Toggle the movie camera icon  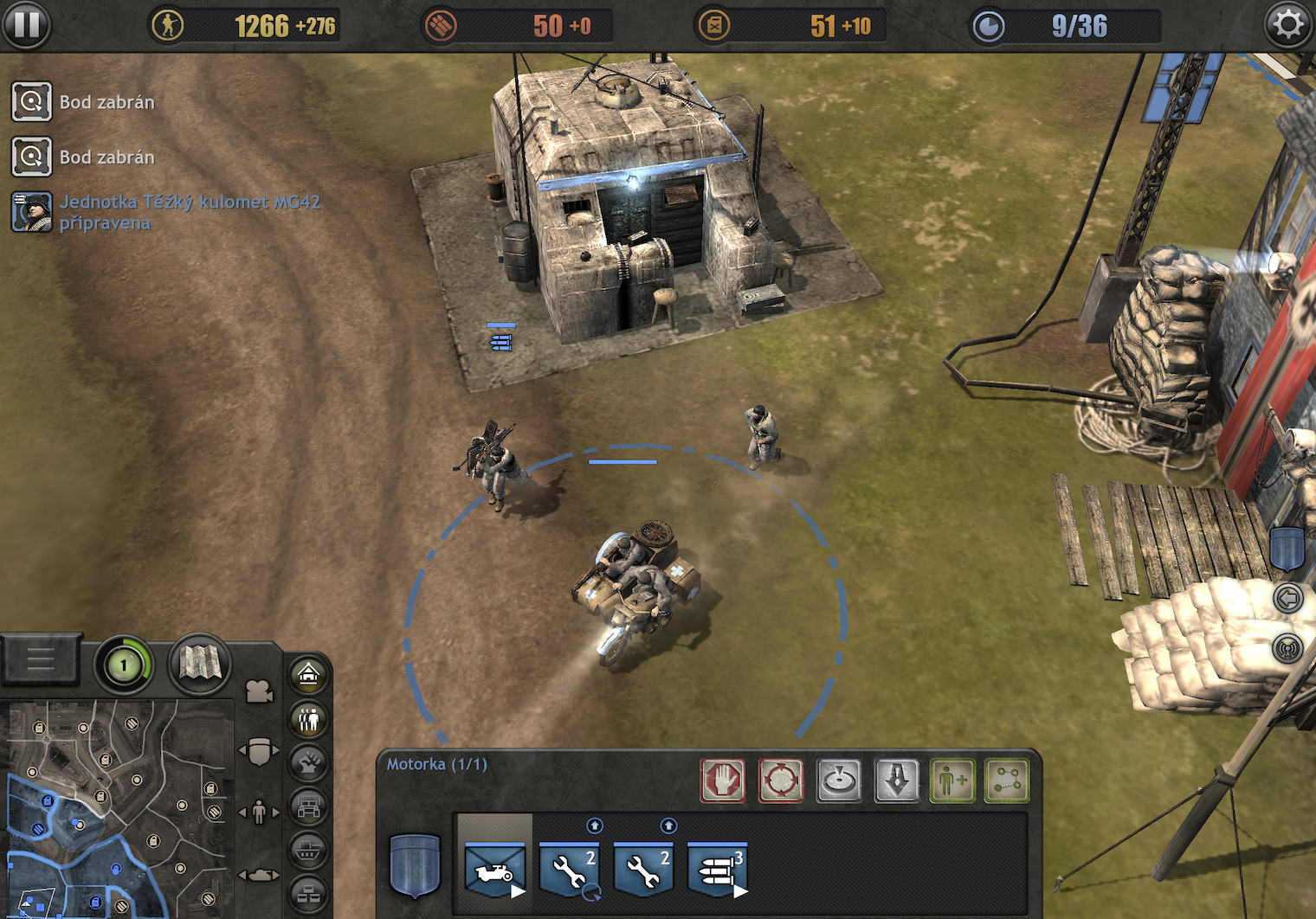pyautogui.click(x=260, y=691)
